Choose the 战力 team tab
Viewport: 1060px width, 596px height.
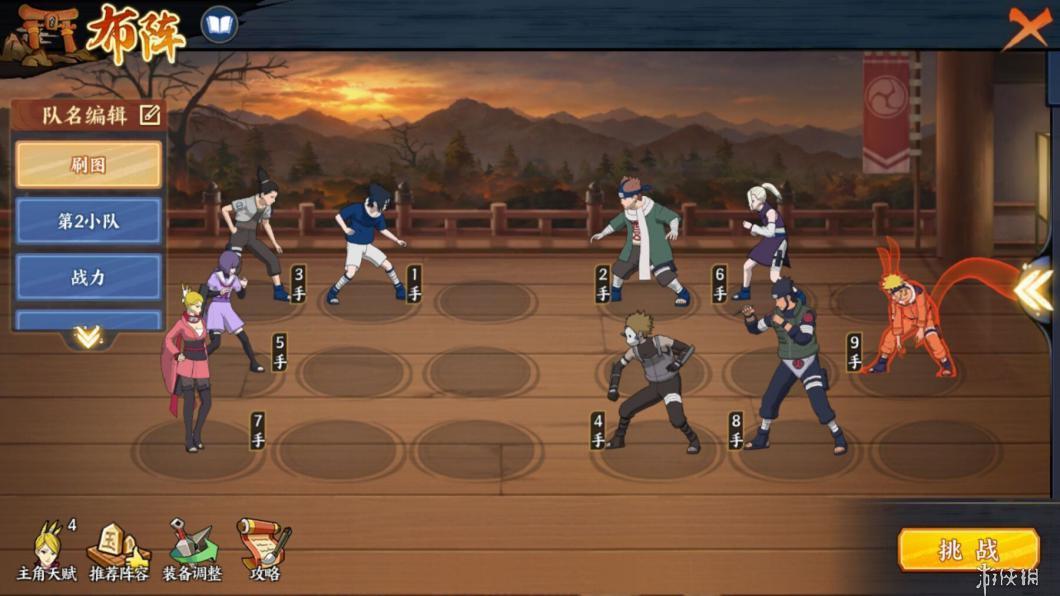(x=88, y=277)
